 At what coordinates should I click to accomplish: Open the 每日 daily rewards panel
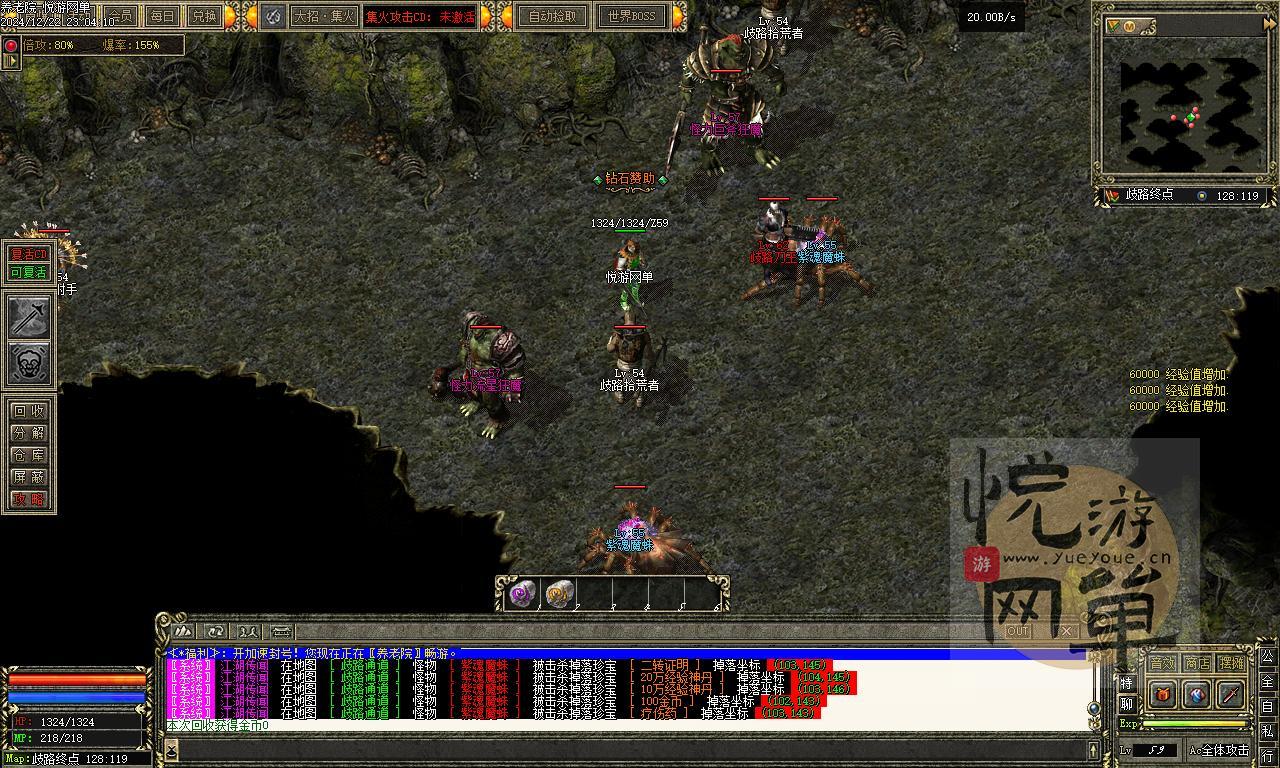(161, 16)
